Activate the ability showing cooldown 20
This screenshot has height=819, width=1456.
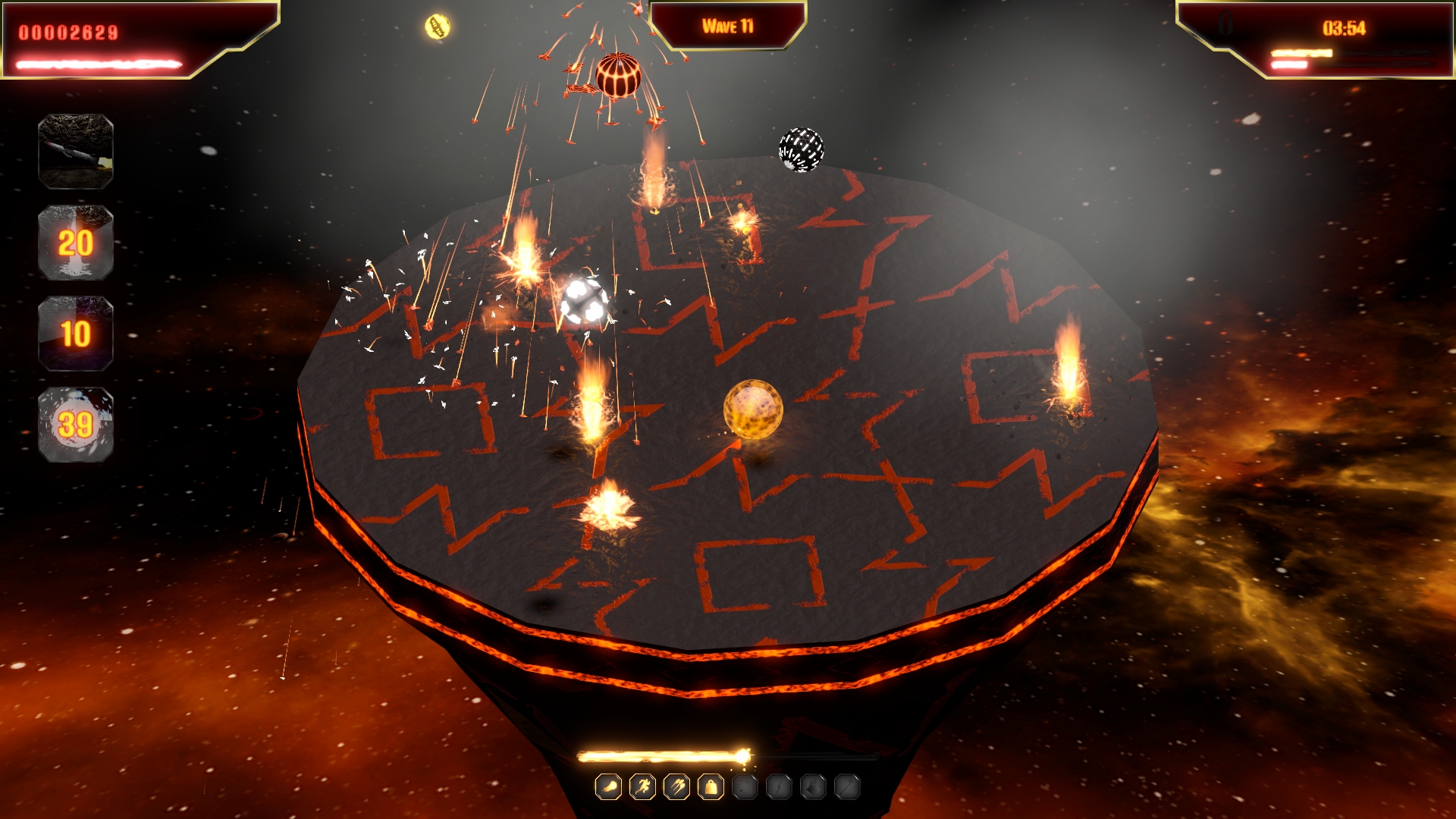pyautogui.click(x=76, y=243)
